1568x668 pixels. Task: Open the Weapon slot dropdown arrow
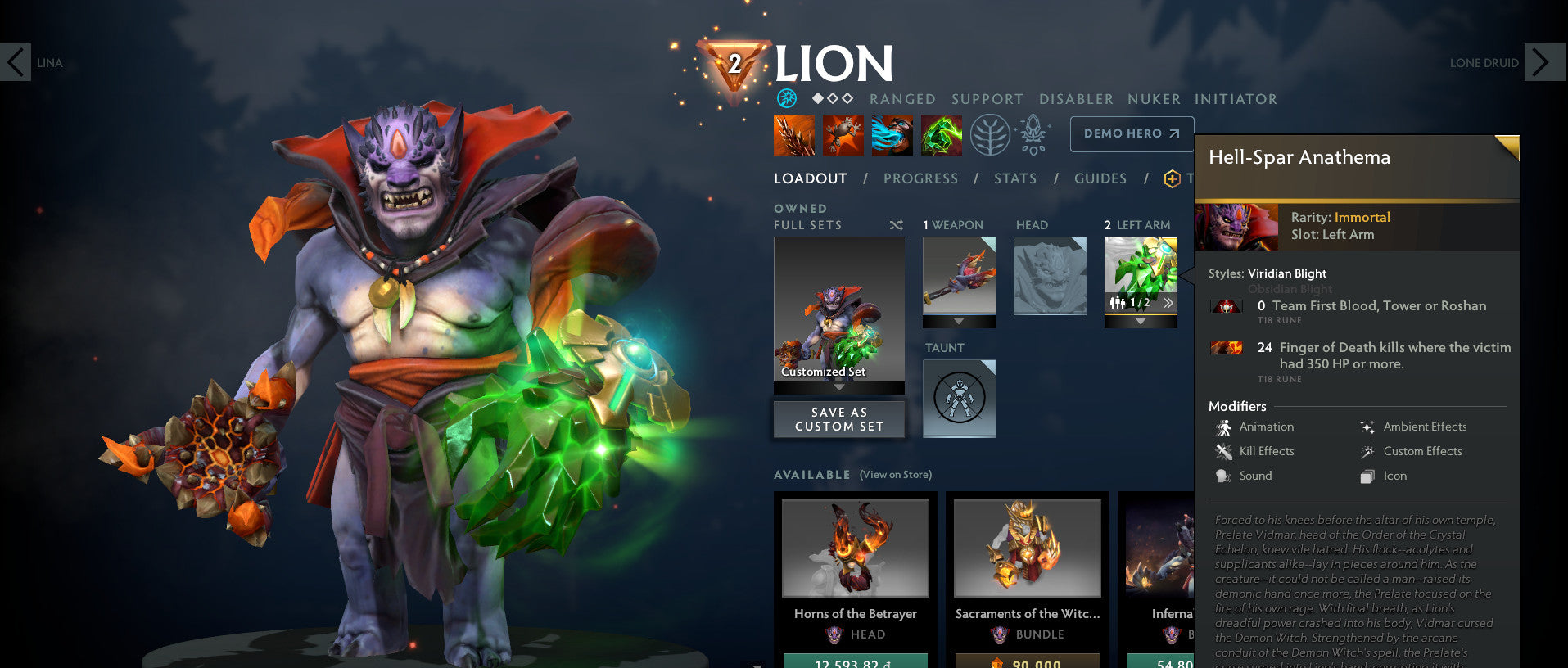pyautogui.click(x=959, y=322)
